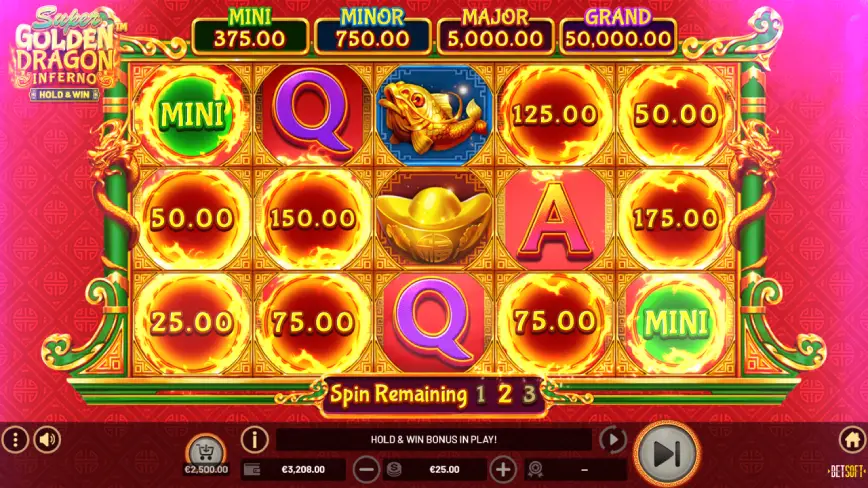The width and height of the screenshot is (868, 488).
Task: Increase the bet with the plus button
Action: 503,468
